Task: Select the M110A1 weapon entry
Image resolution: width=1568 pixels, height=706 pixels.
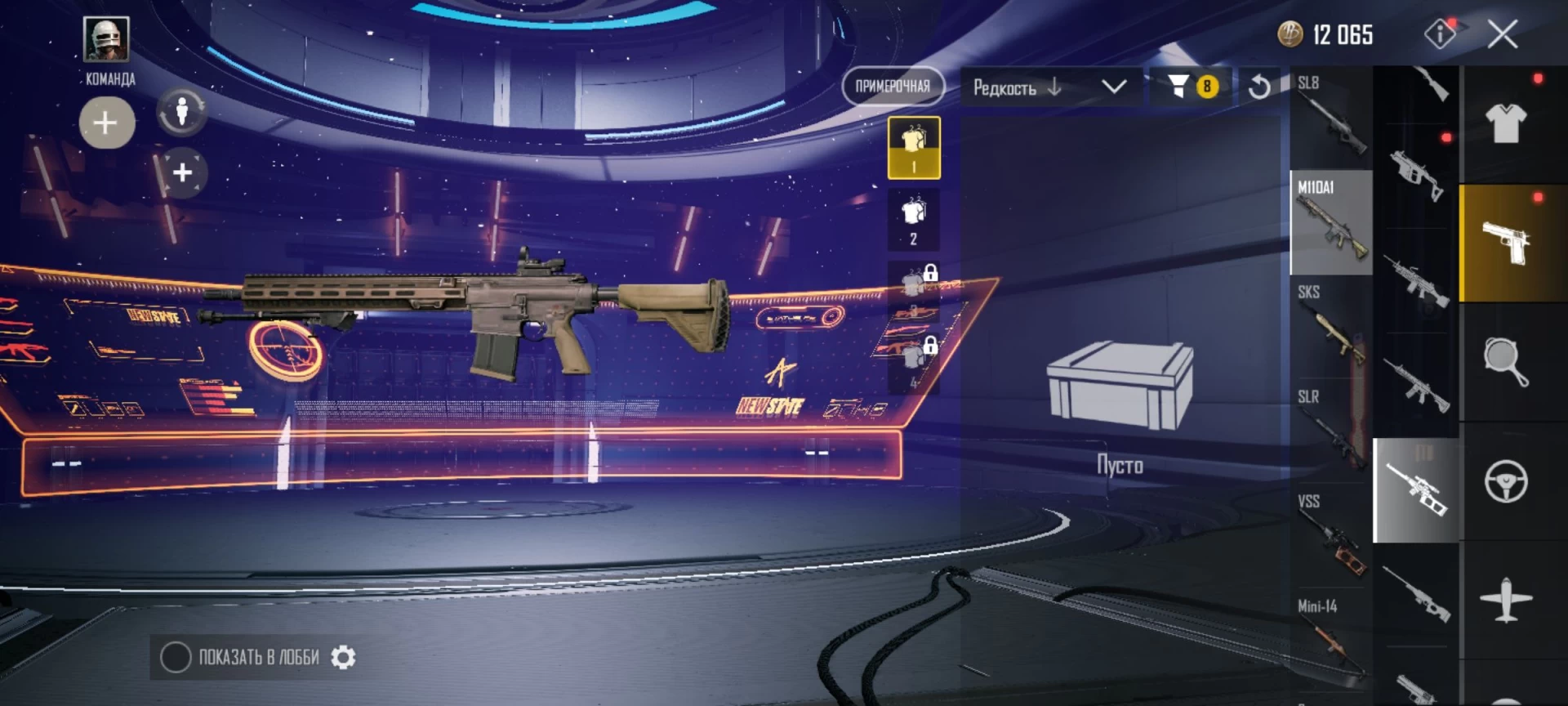Action: 1331,222
